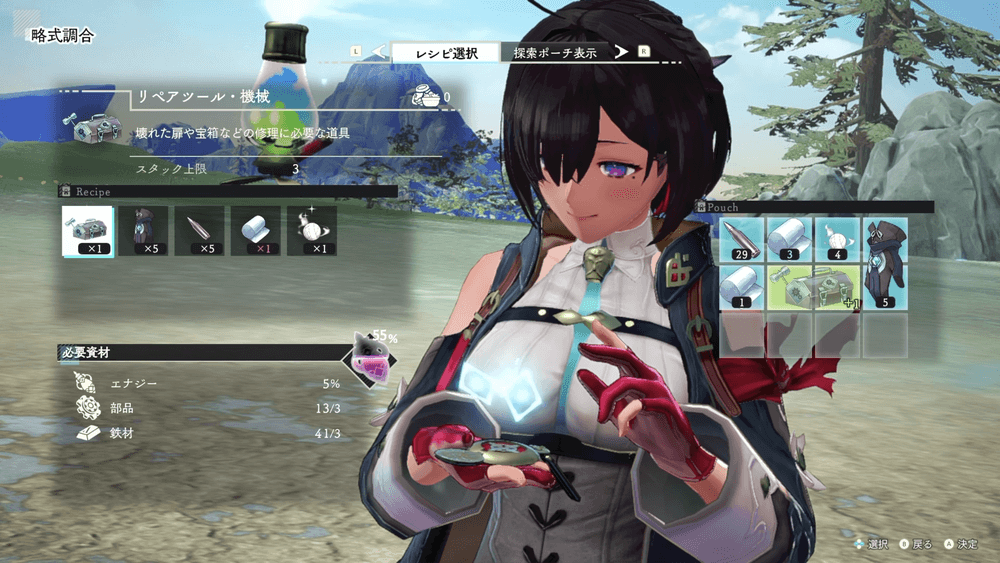Select the green toolbox preview in pouch

812,287
